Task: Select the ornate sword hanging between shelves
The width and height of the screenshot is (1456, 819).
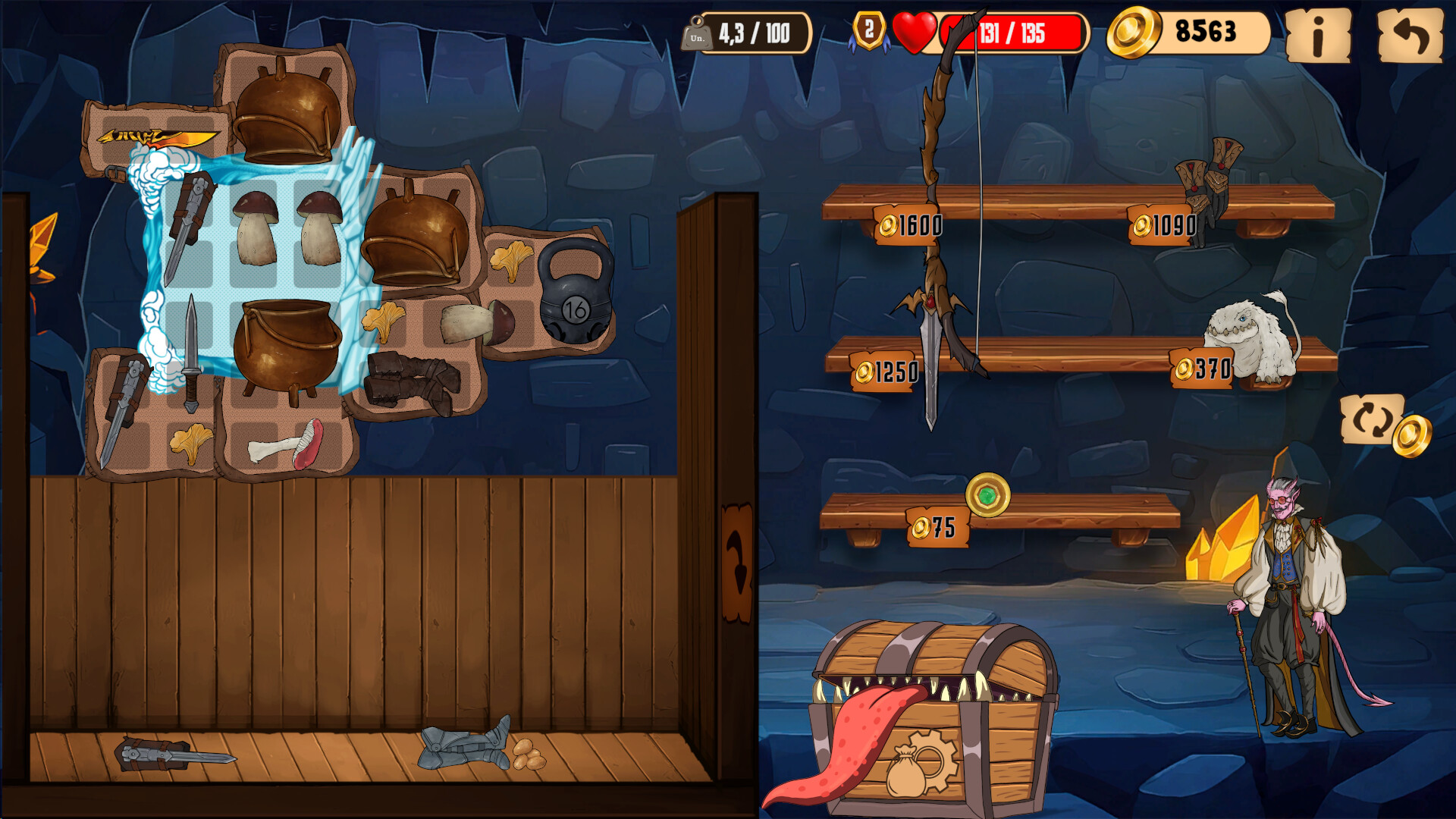Action: click(x=932, y=326)
